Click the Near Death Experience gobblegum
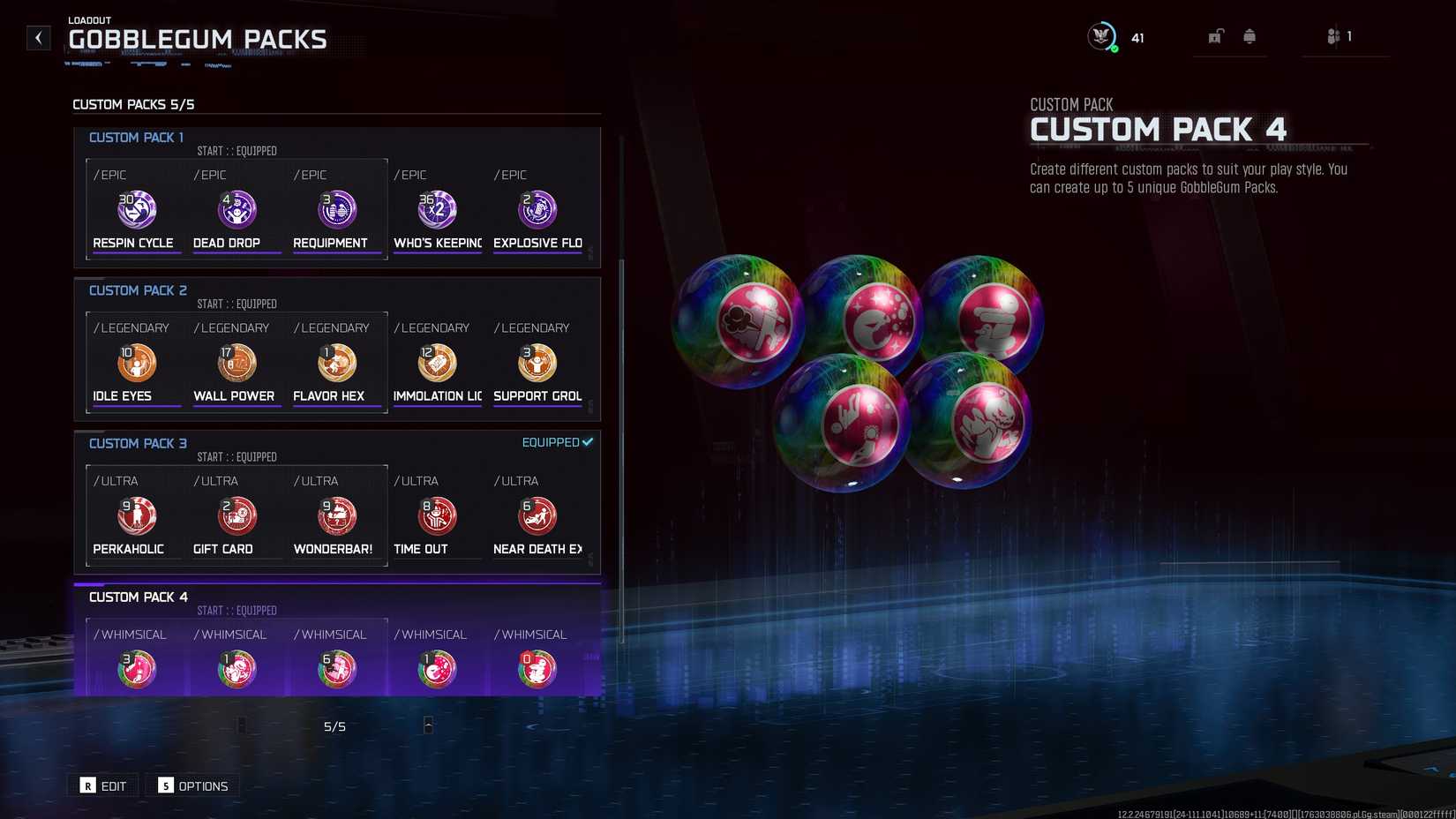The width and height of the screenshot is (1456, 819). click(537, 515)
